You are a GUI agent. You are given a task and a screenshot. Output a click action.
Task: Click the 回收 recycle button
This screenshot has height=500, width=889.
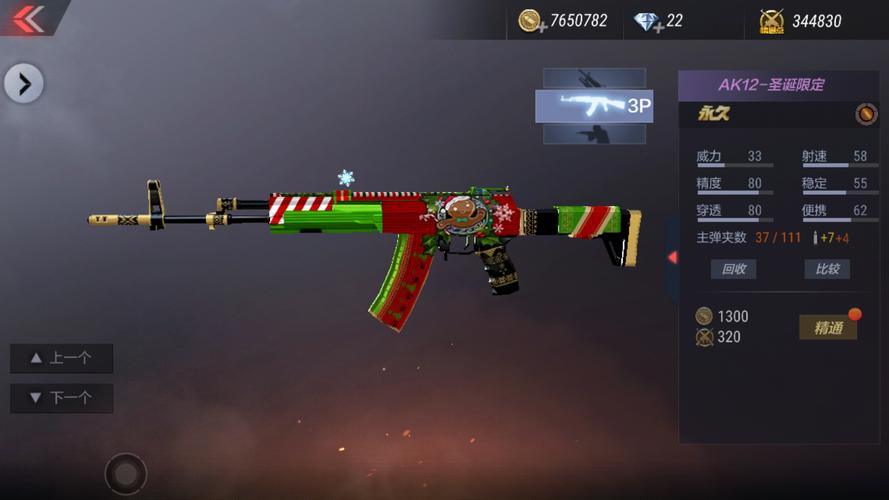733,269
